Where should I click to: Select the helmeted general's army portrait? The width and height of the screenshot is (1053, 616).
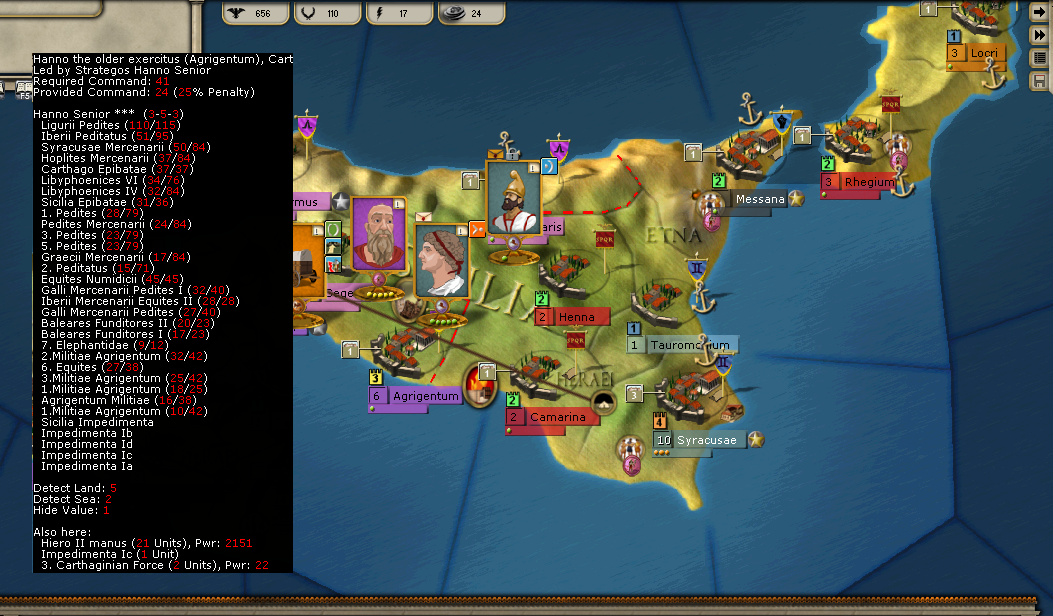pyautogui.click(x=513, y=197)
